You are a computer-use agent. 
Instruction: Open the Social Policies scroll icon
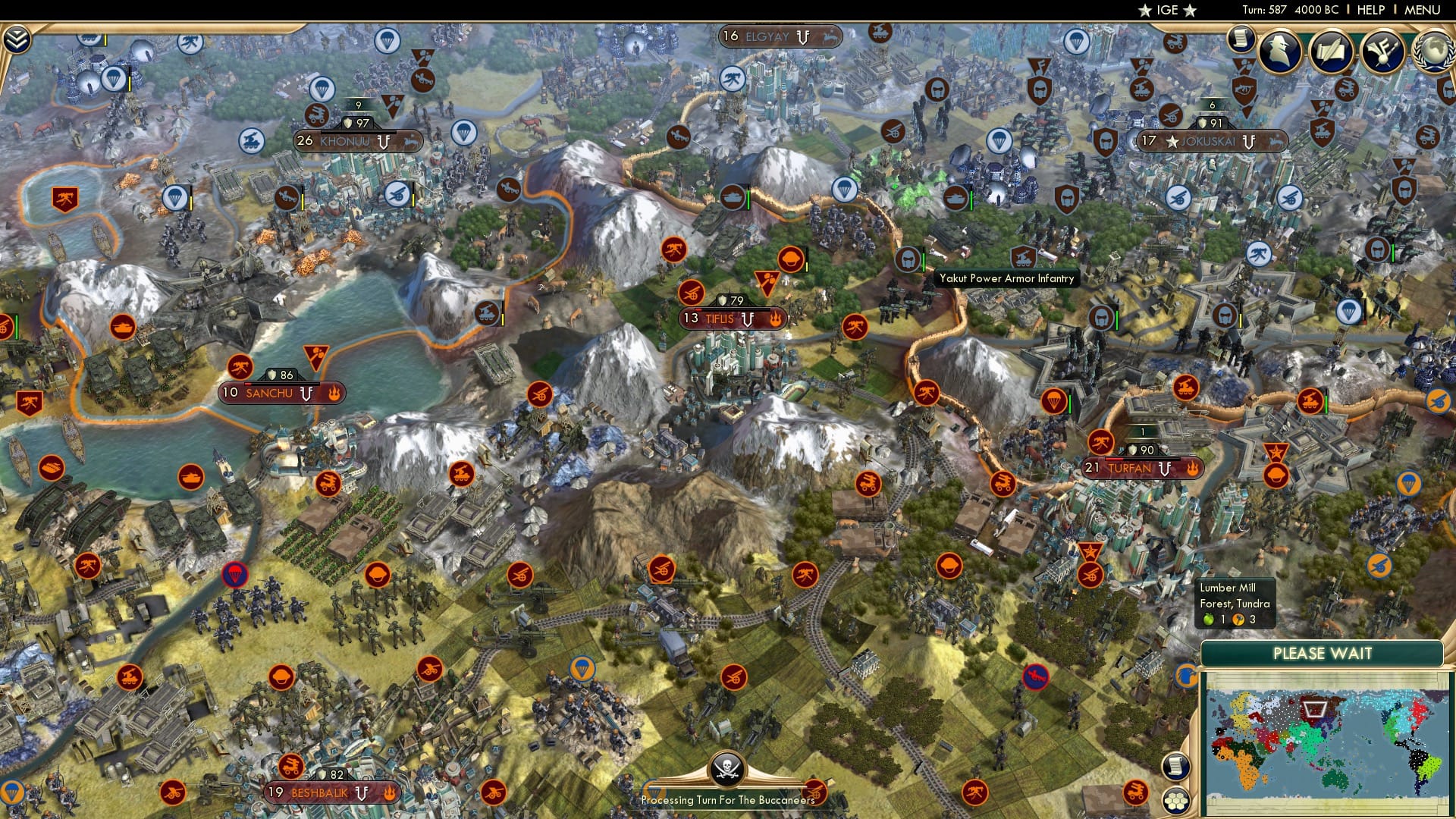(1332, 52)
